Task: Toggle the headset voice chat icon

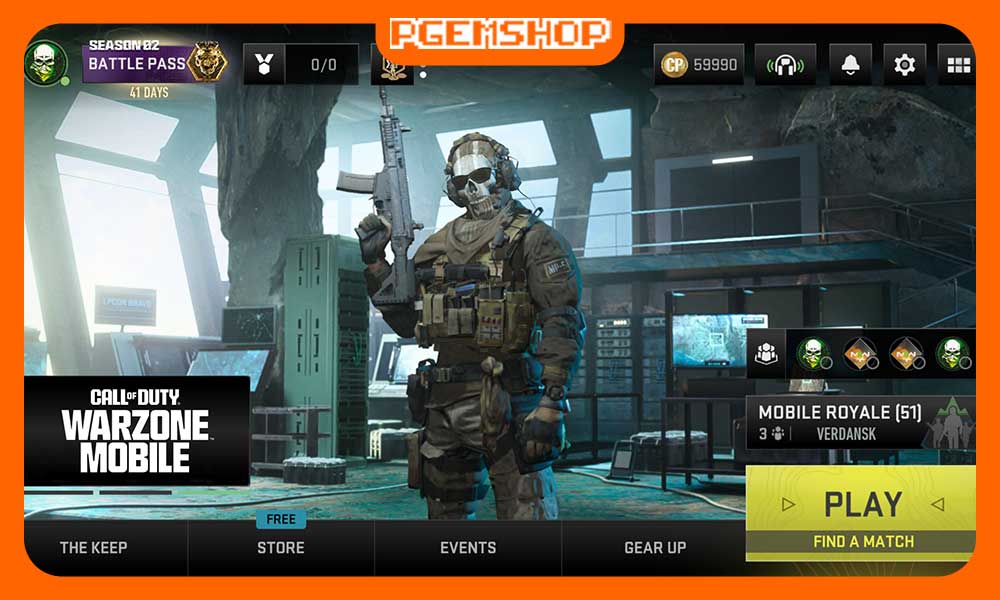Action: pos(786,65)
